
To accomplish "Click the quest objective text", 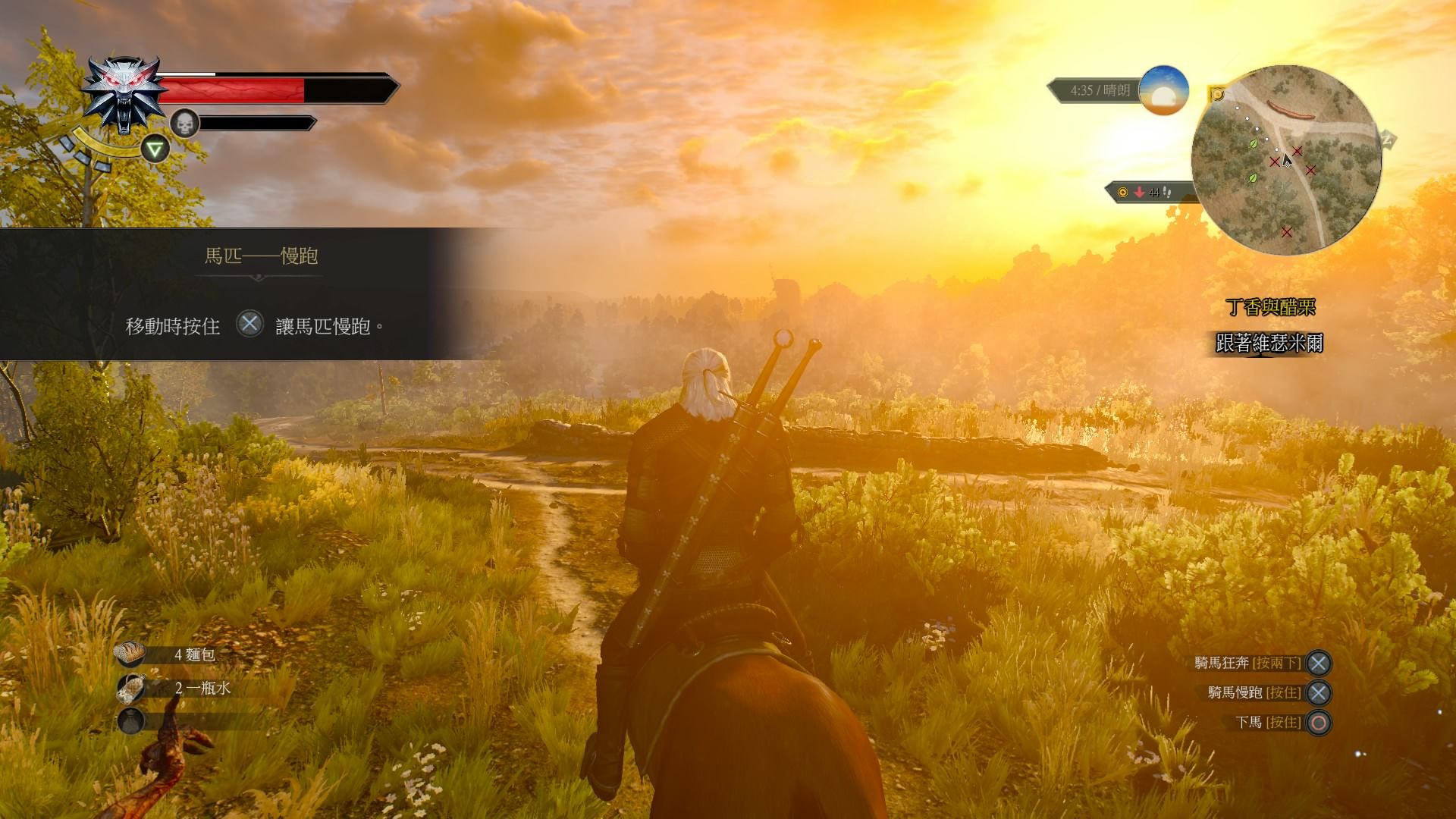I will click(1269, 344).
